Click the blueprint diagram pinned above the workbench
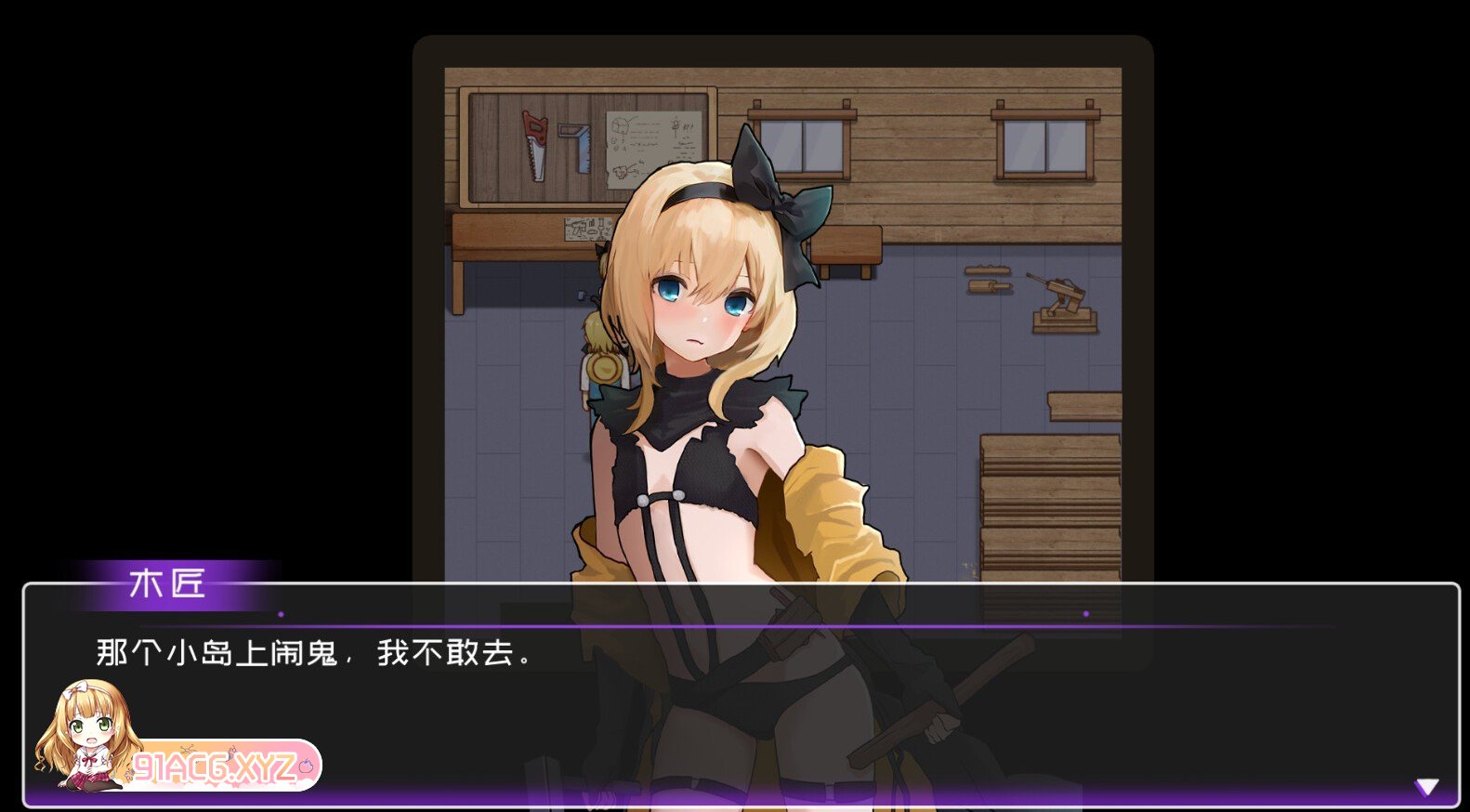Screen dimensions: 1470x812 coord(645,138)
